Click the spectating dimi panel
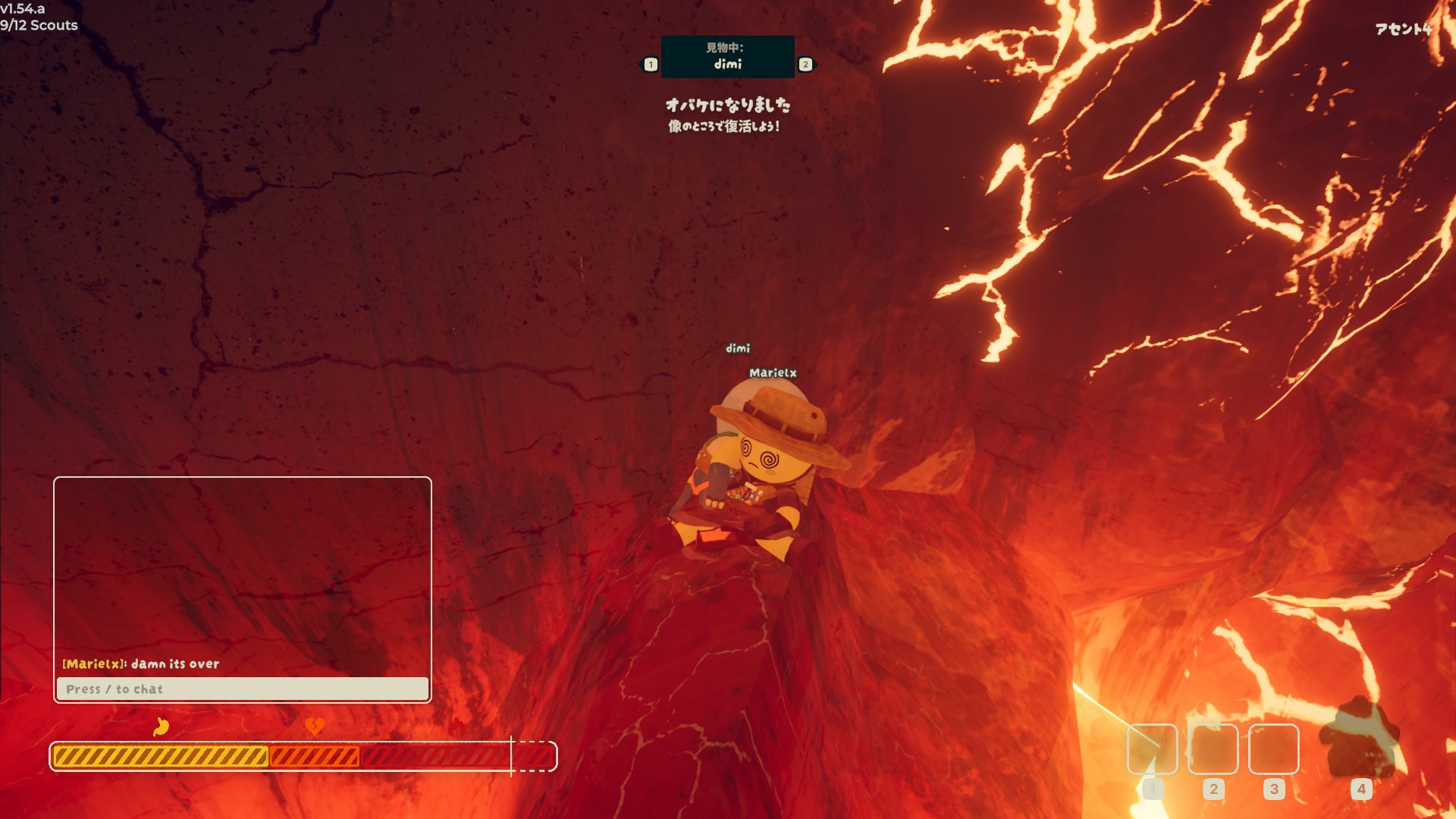This screenshot has height=819, width=1456. tap(727, 57)
